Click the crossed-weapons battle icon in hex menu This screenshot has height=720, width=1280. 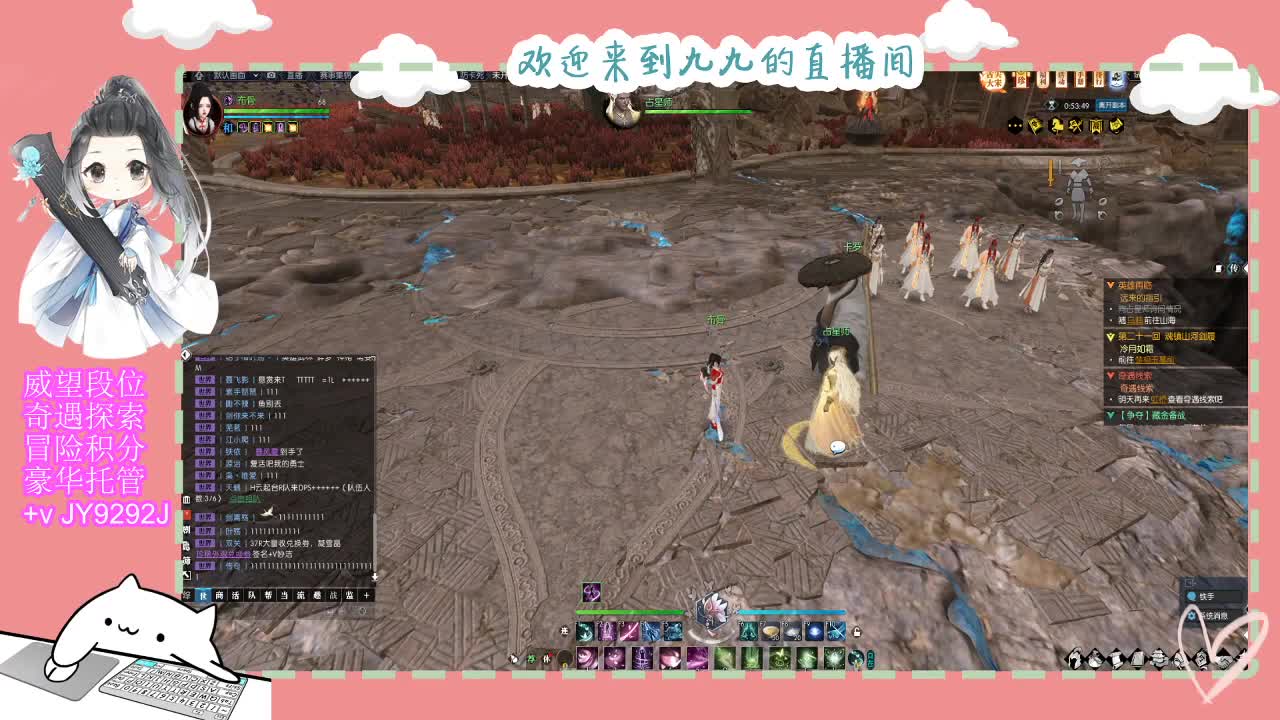tap(1074, 126)
